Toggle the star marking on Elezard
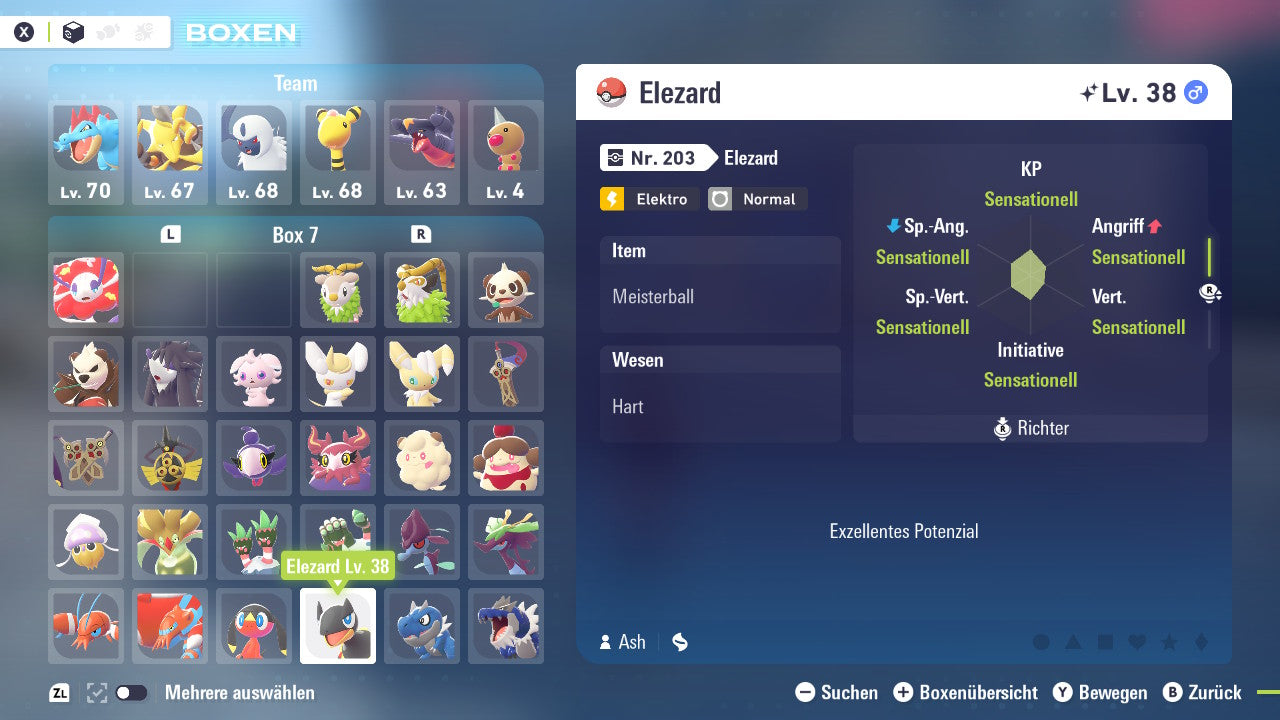This screenshot has width=1280, height=720. (x=1168, y=641)
